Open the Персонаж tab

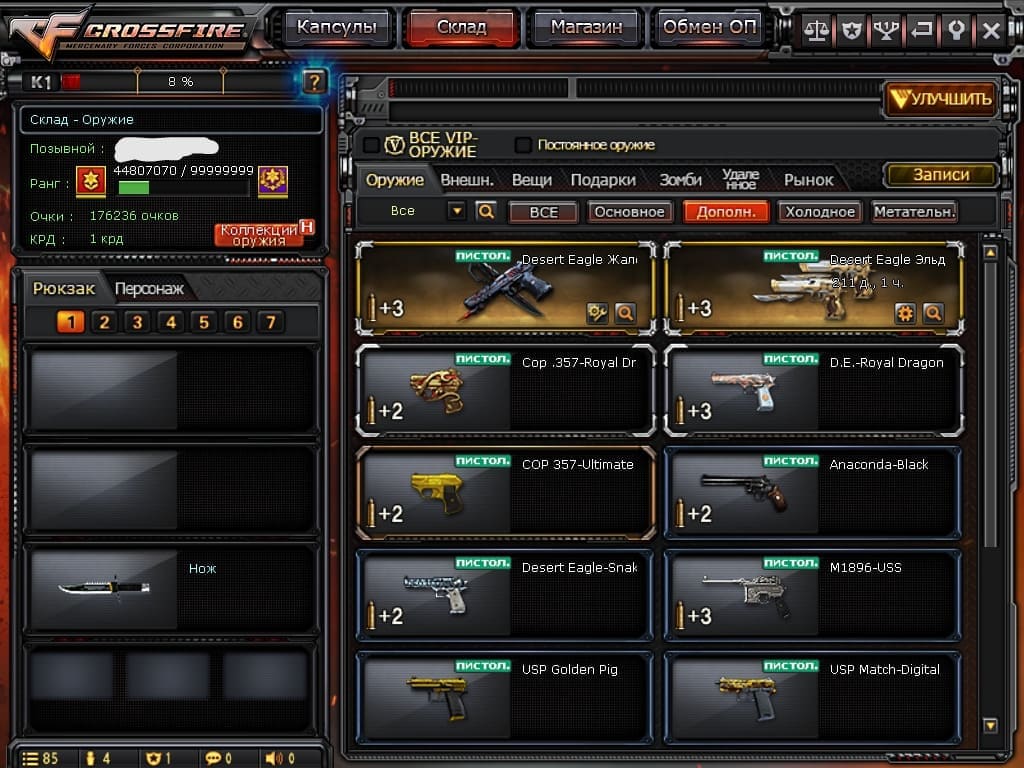pyautogui.click(x=149, y=289)
